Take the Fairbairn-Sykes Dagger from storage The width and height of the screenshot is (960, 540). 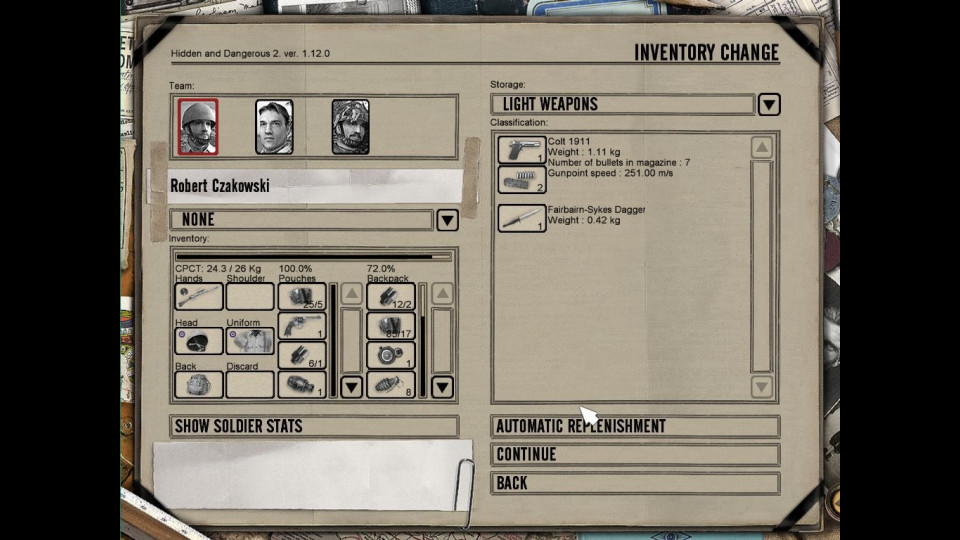pyautogui.click(x=521, y=218)
